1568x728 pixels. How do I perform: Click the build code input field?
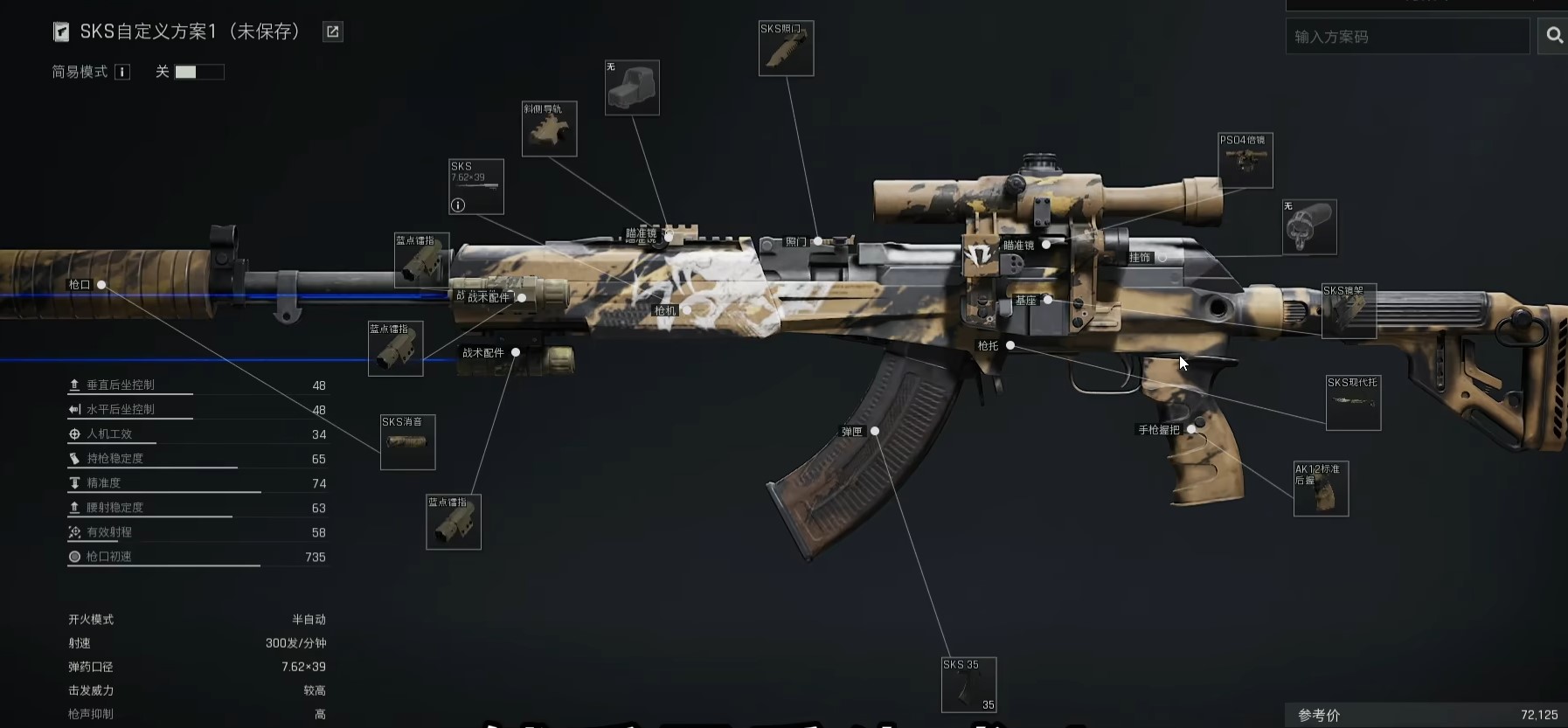coord(1407,37)
